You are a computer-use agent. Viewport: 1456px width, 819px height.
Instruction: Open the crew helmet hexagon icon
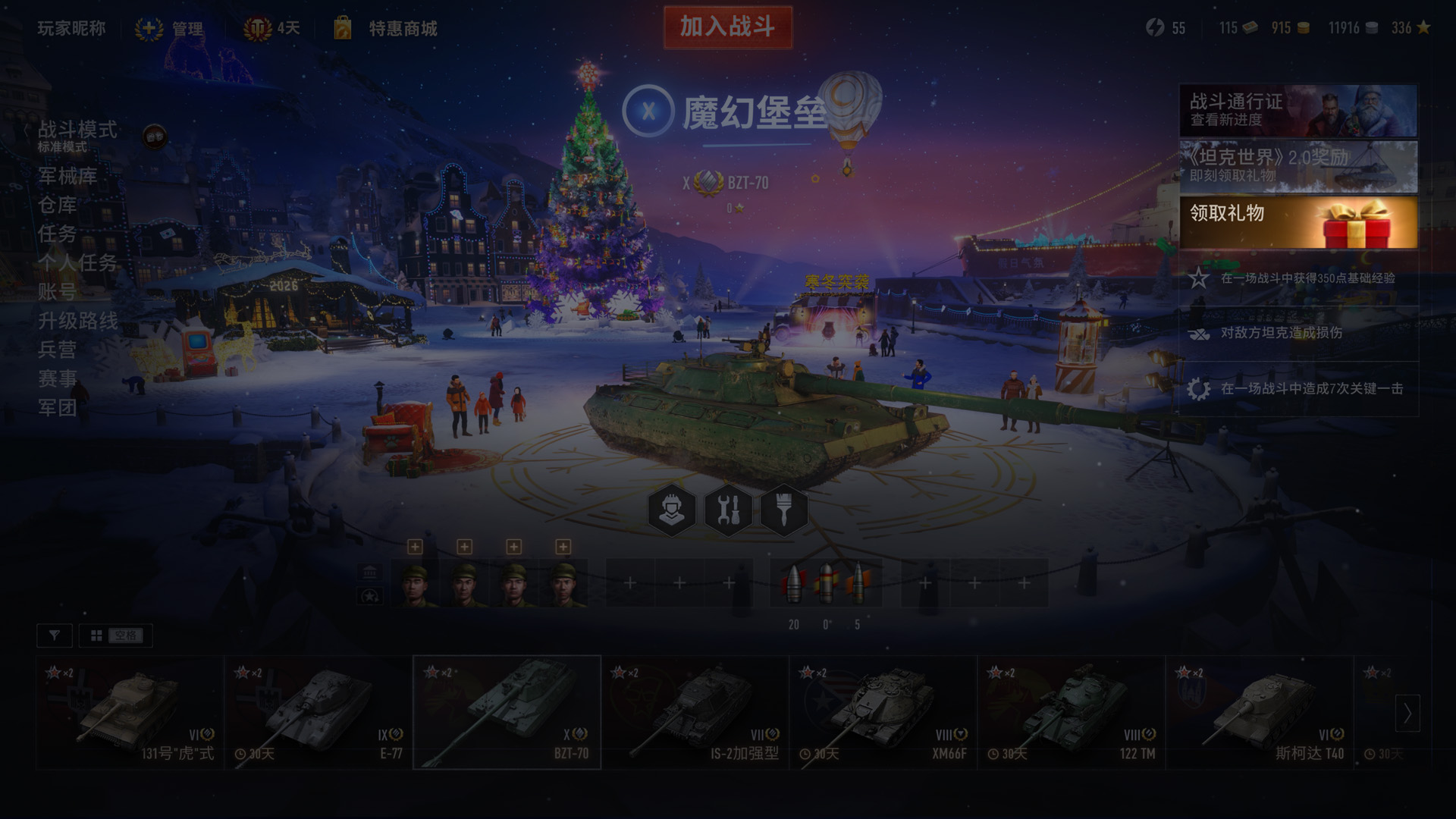672,510
